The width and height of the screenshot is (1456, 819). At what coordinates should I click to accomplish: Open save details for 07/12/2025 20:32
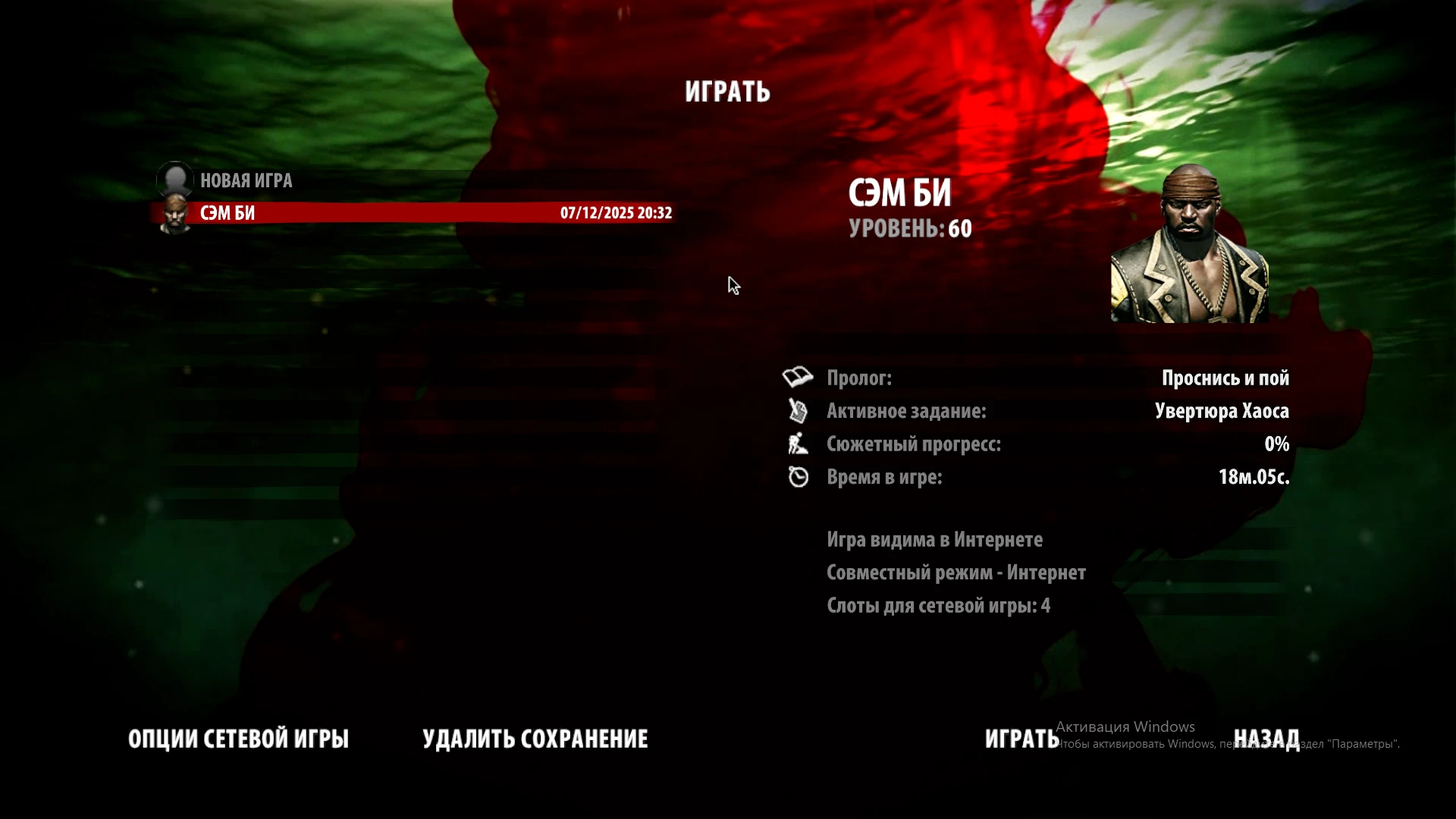(616, 213)
